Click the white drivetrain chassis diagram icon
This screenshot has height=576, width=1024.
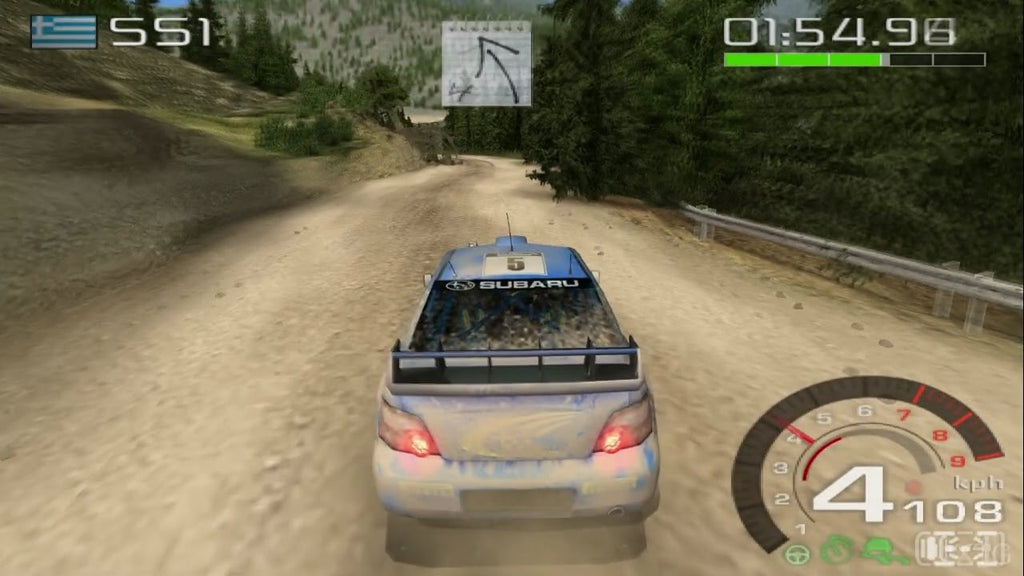[952, 549]
